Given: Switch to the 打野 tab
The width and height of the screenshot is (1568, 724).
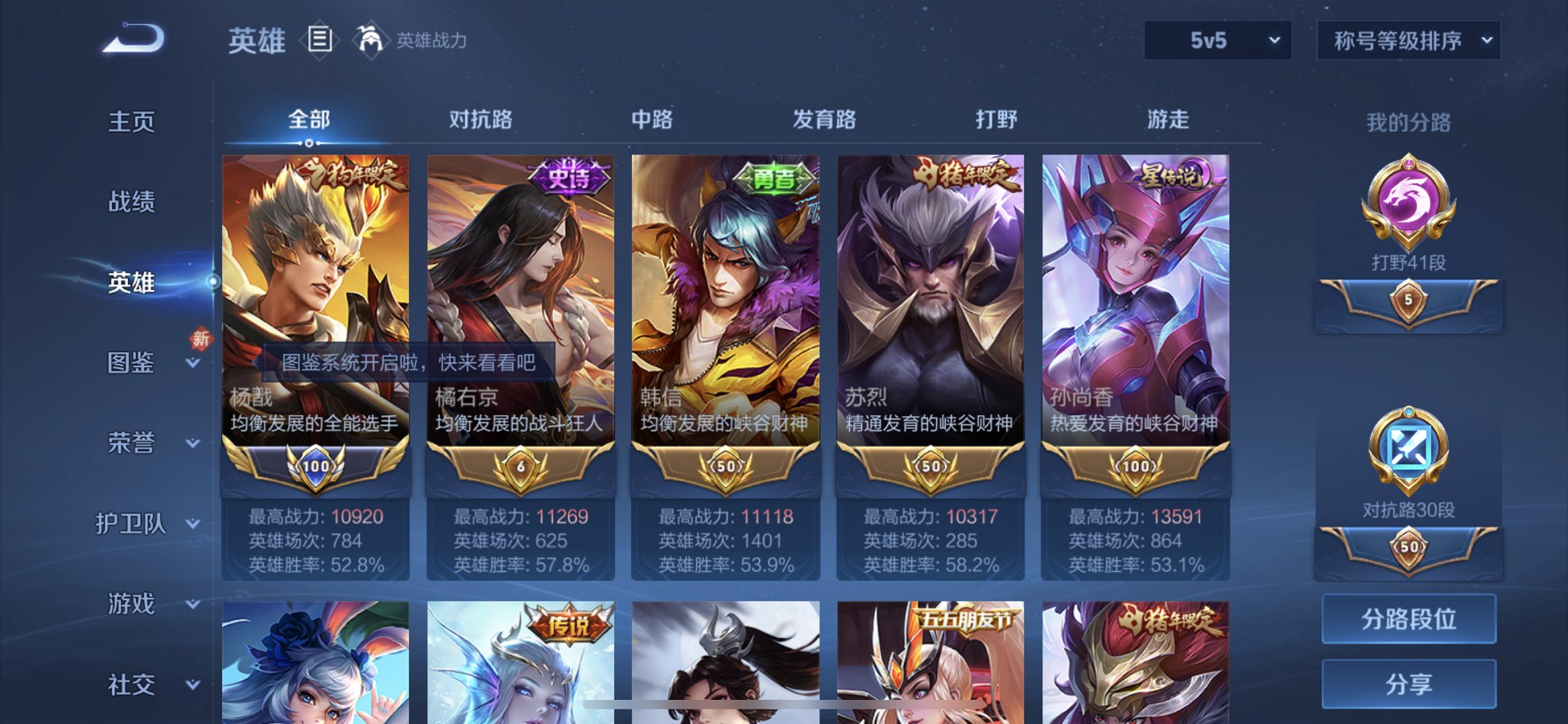Looking at the screenshot, I should click(x=996, y=119).
